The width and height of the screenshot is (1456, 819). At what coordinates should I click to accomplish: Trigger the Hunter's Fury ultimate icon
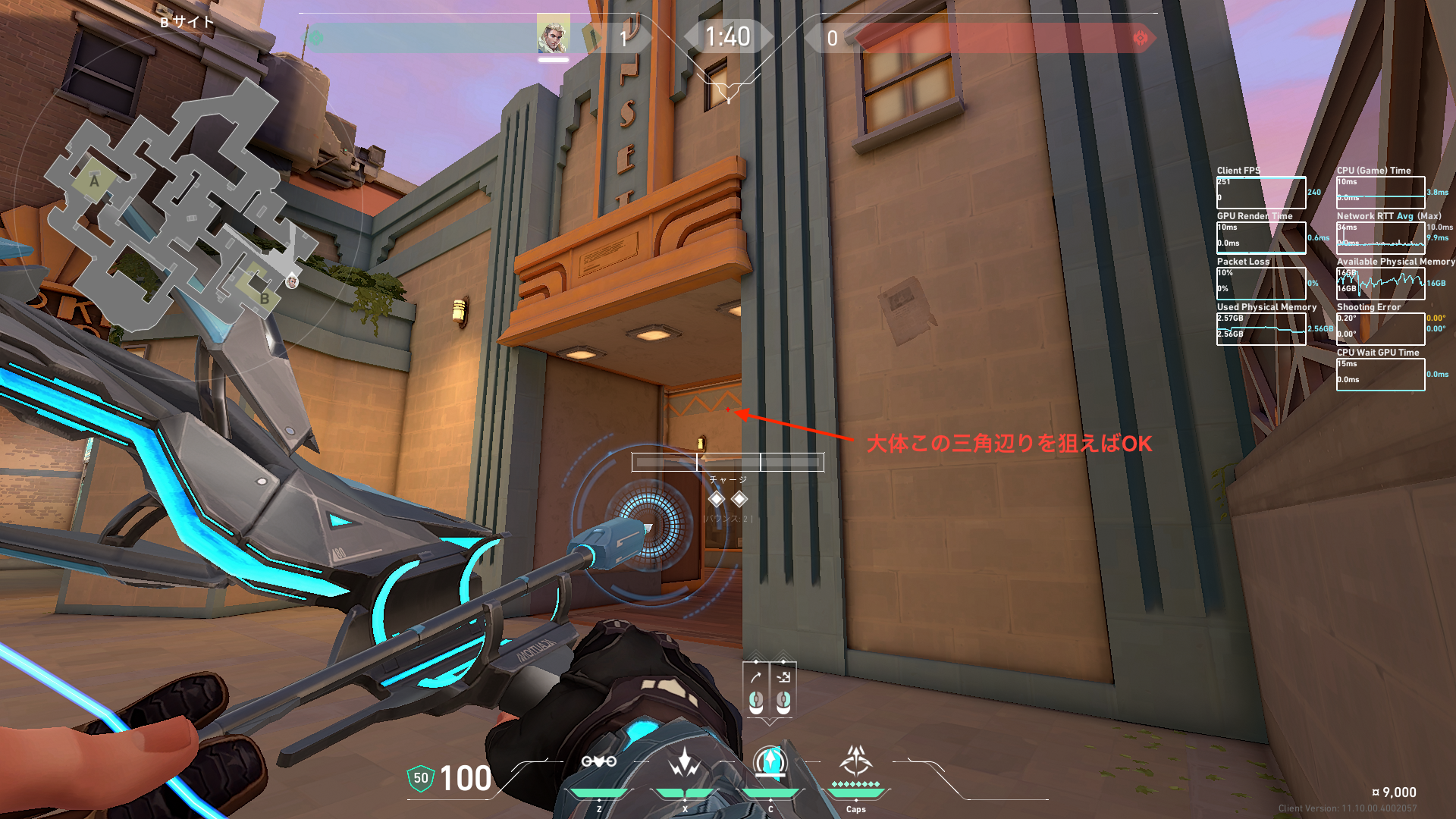click(x=856, y=760)
